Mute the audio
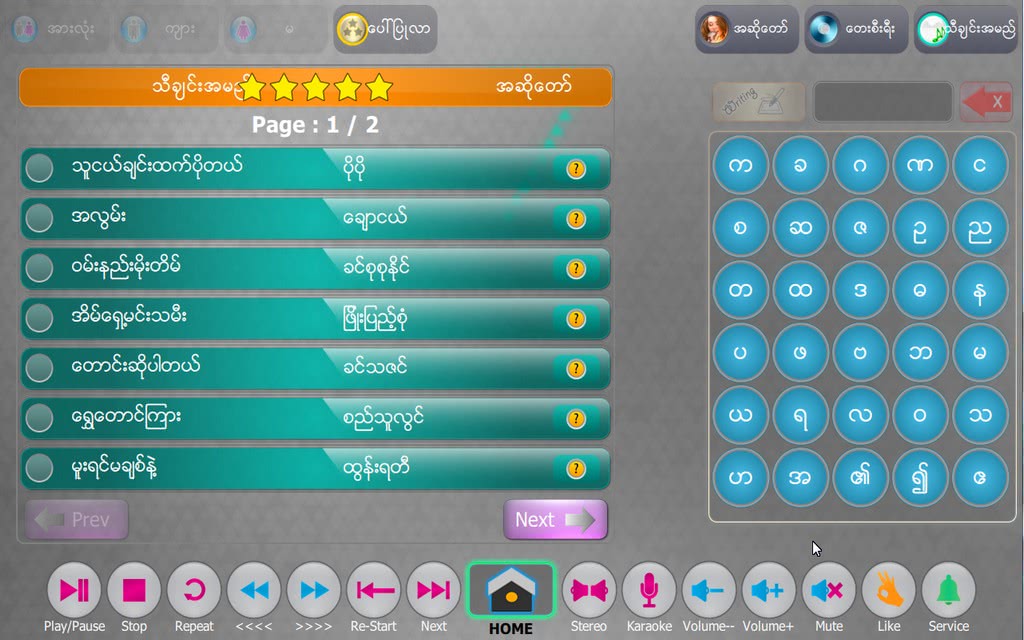Viewport: 1024px width, 640px height. (828, 590)
